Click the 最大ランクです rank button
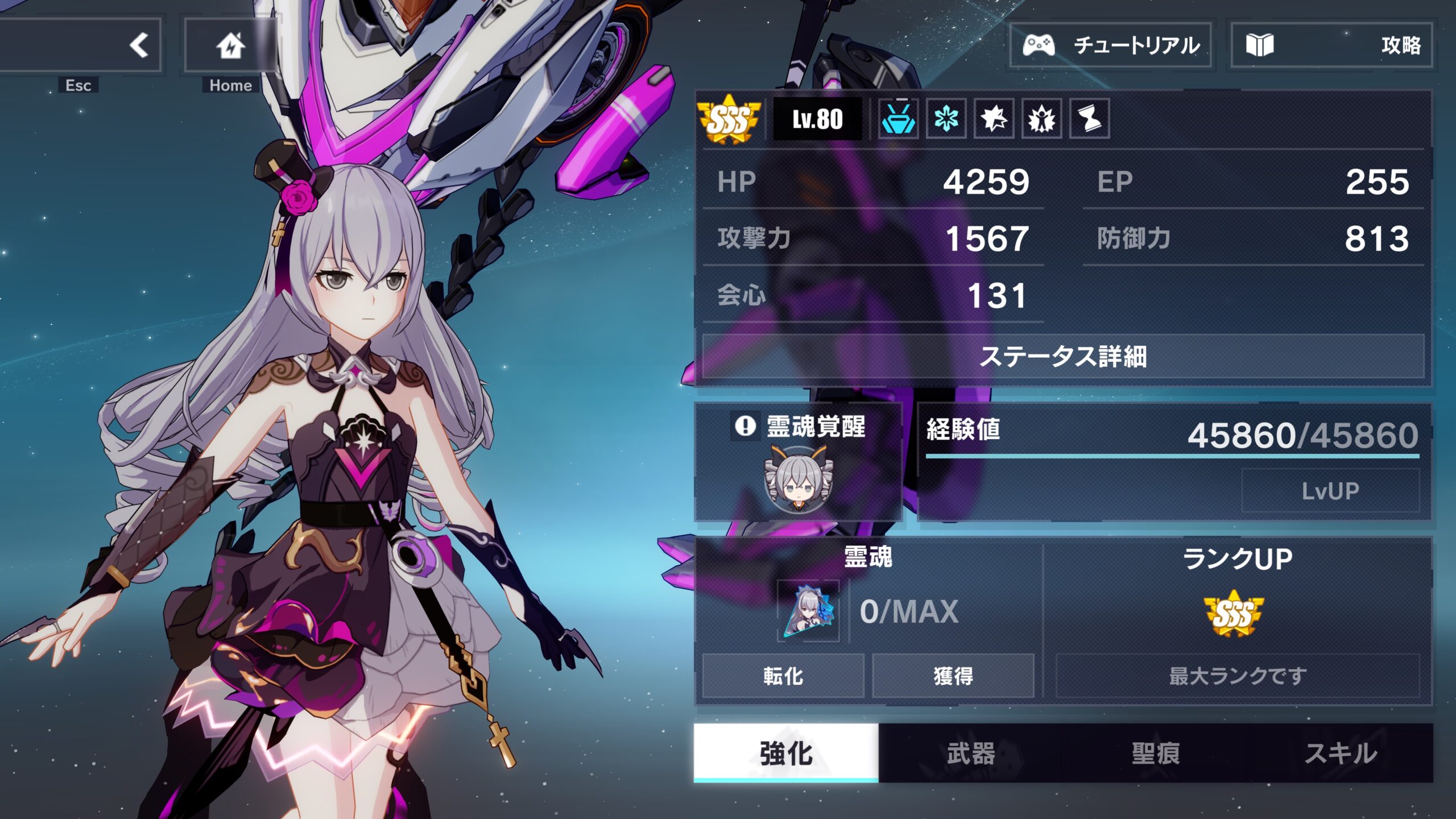This screenshot has height=819, width=1456. [x=1238, y=676]
